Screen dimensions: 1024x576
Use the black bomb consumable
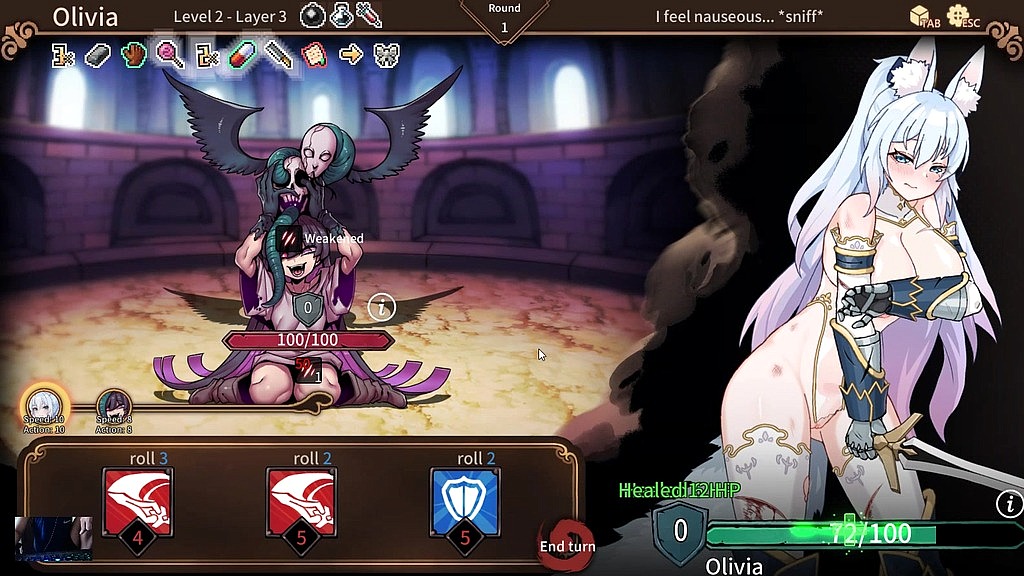point(314,16)
